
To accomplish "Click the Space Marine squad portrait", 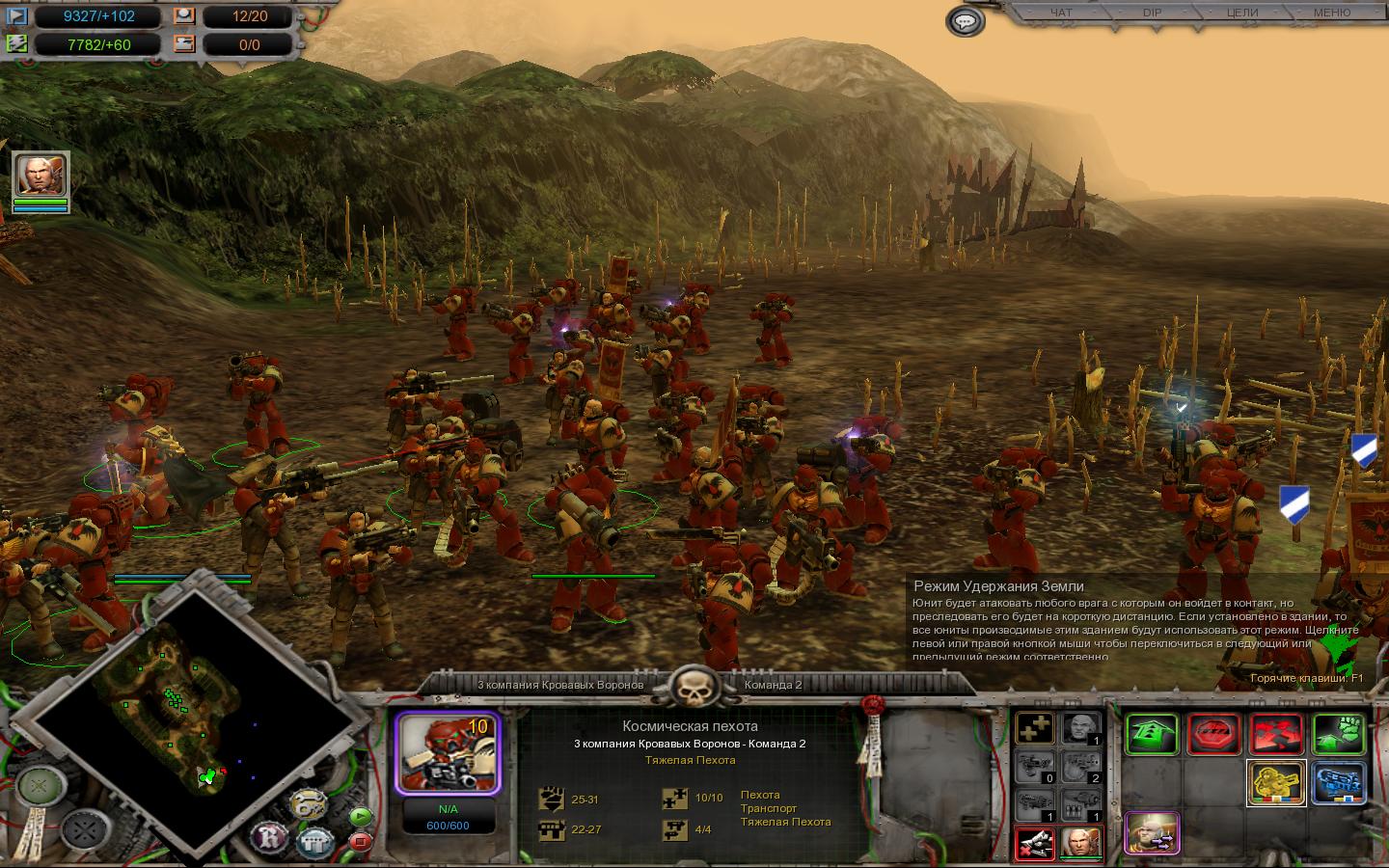I will [x=446, y=754].
